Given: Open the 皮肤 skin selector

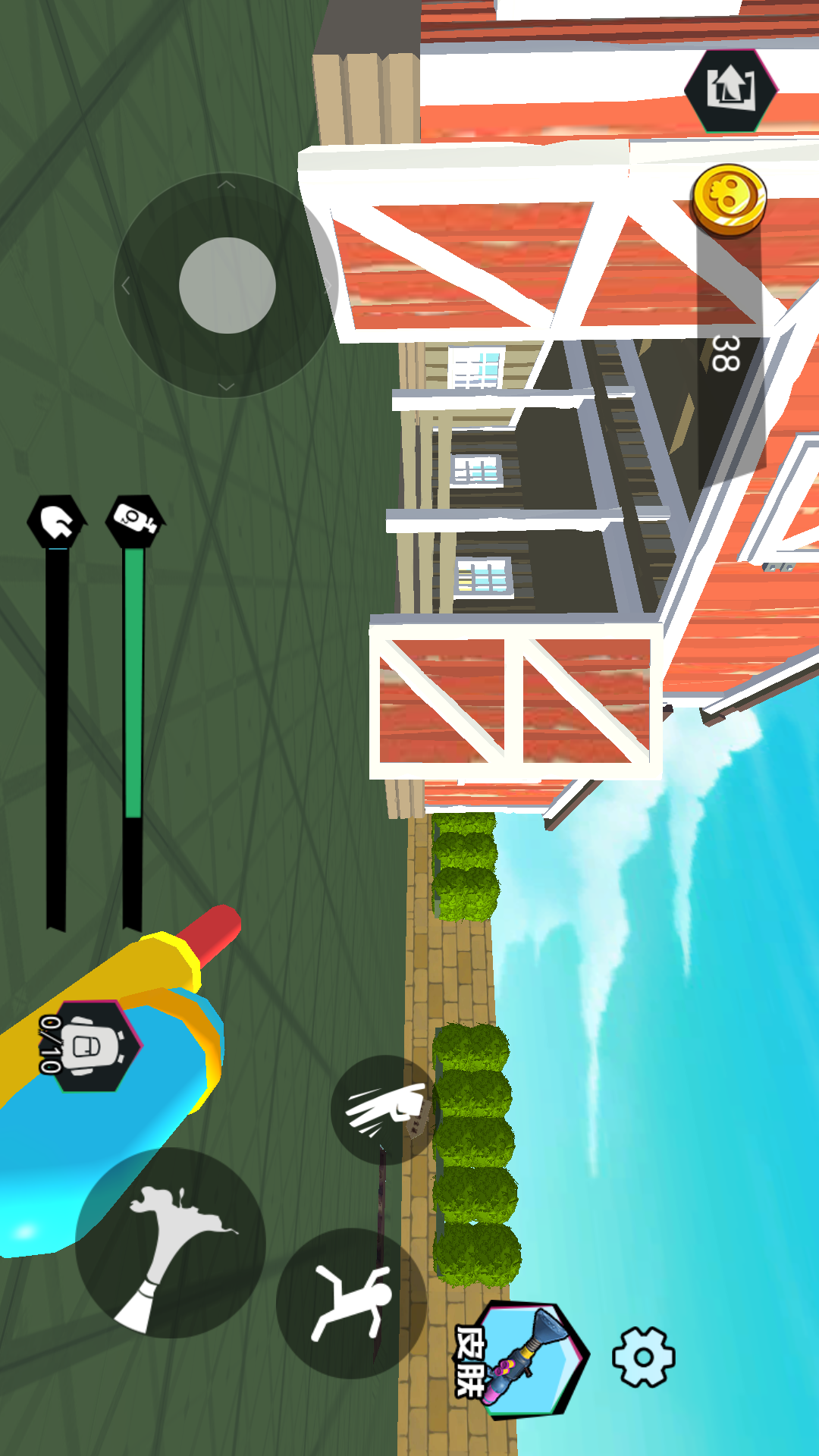Looking at the screenshot, I should point(527,1359).
